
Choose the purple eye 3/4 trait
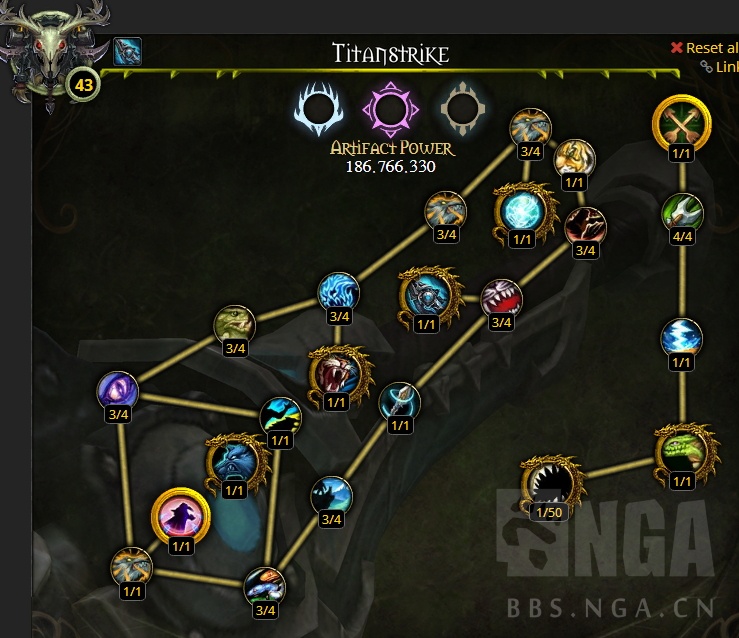(118, 390)
